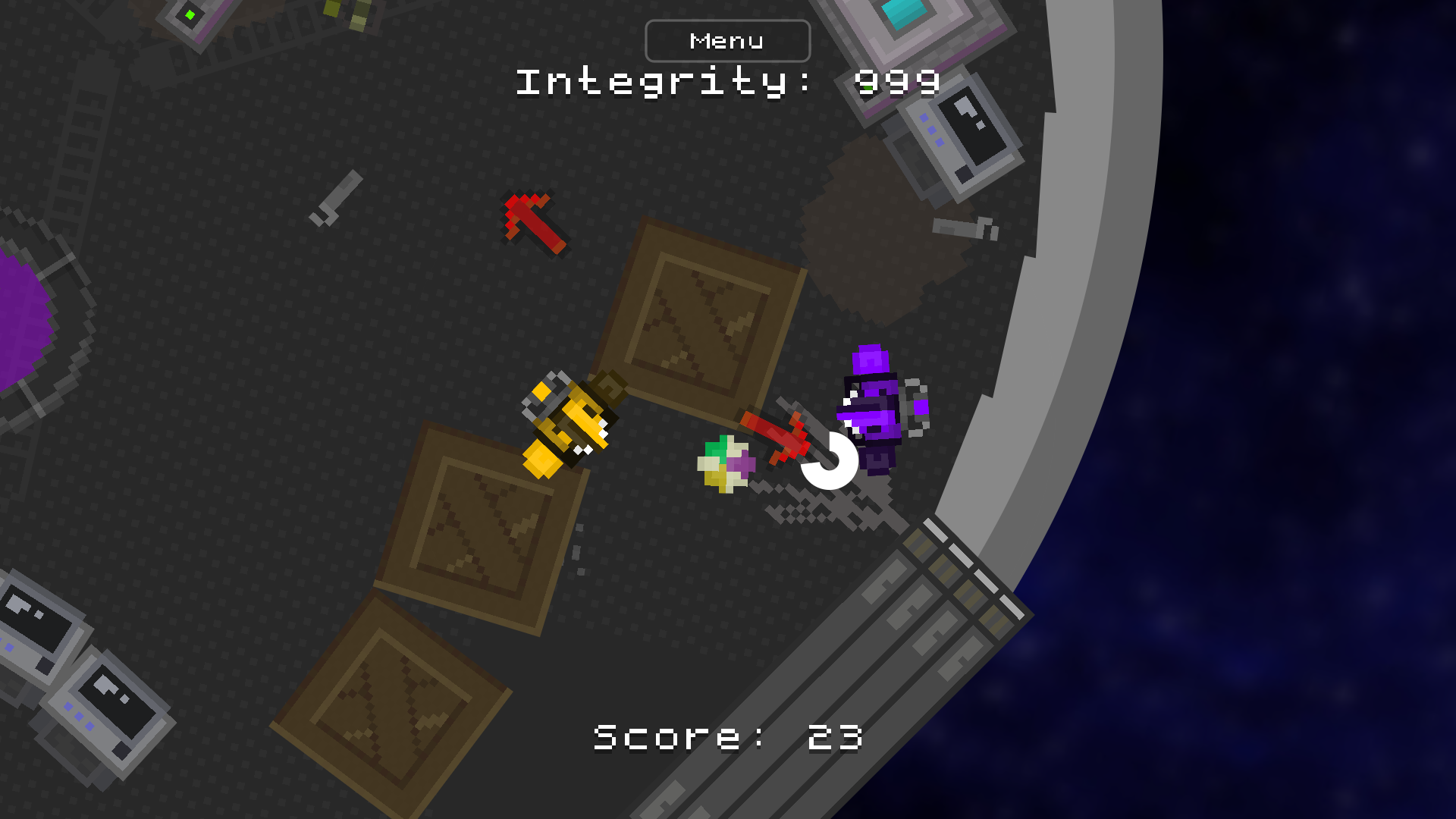Viewport: 1456px width, 819px height.
Task: Open the Menu button
Action: (726, 41)
